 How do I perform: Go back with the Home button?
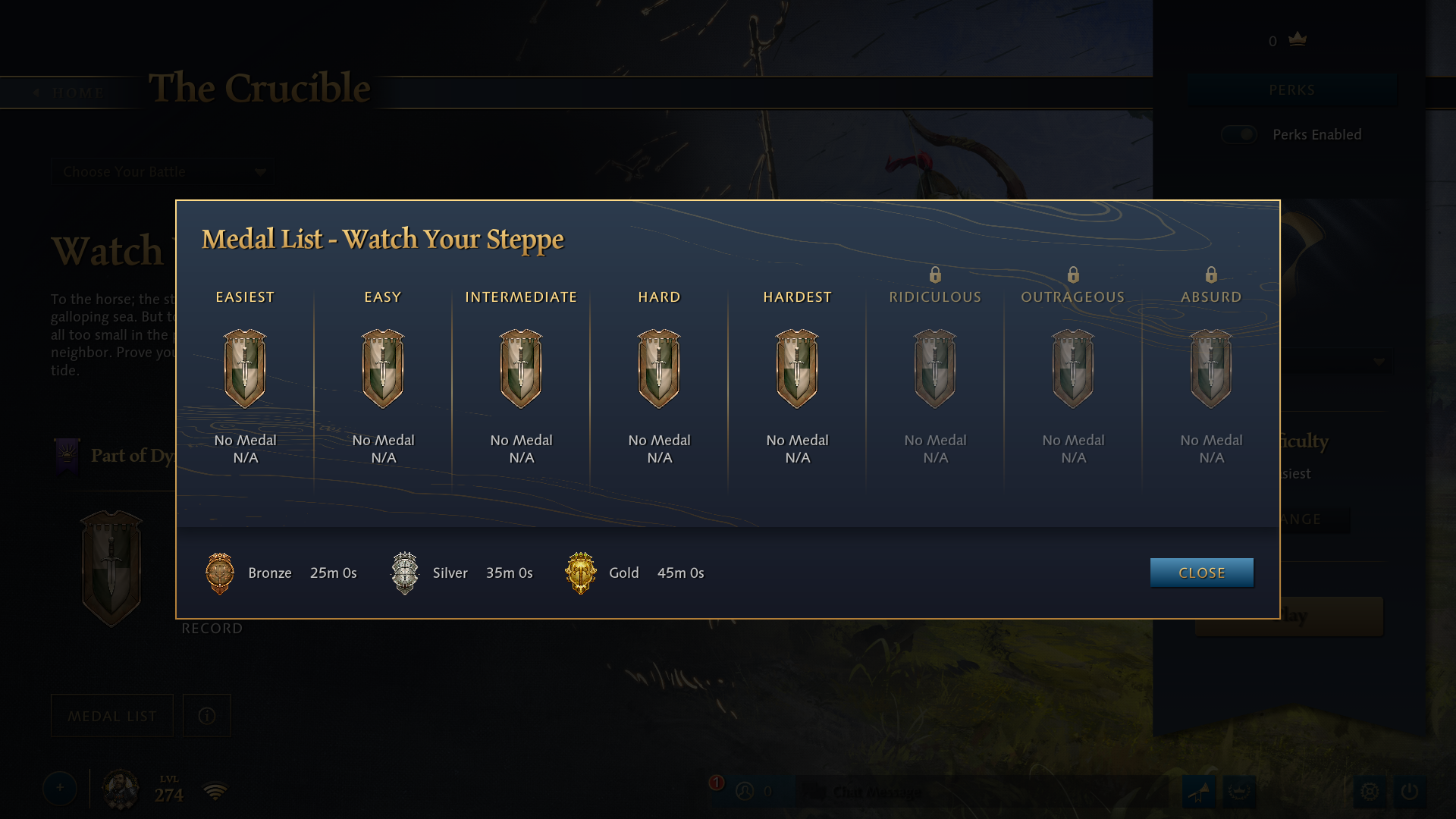click(x=70, y=93)
